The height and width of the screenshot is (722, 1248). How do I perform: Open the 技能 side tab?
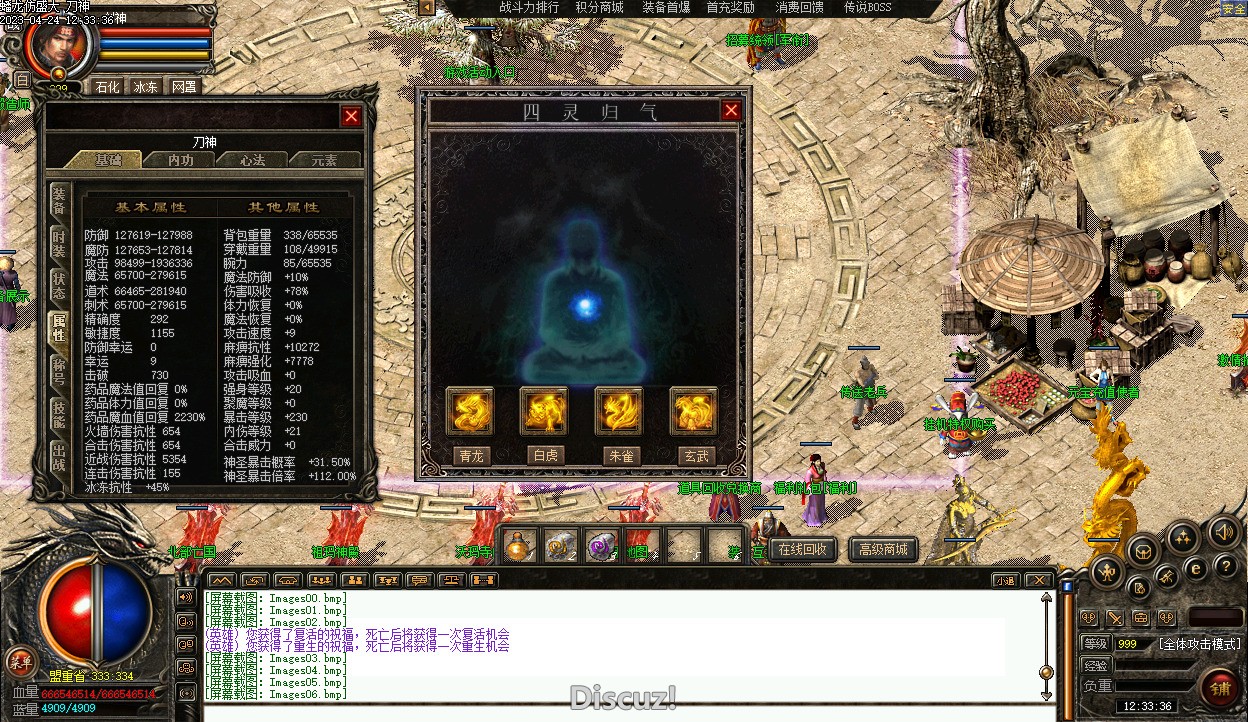(60, 413)
